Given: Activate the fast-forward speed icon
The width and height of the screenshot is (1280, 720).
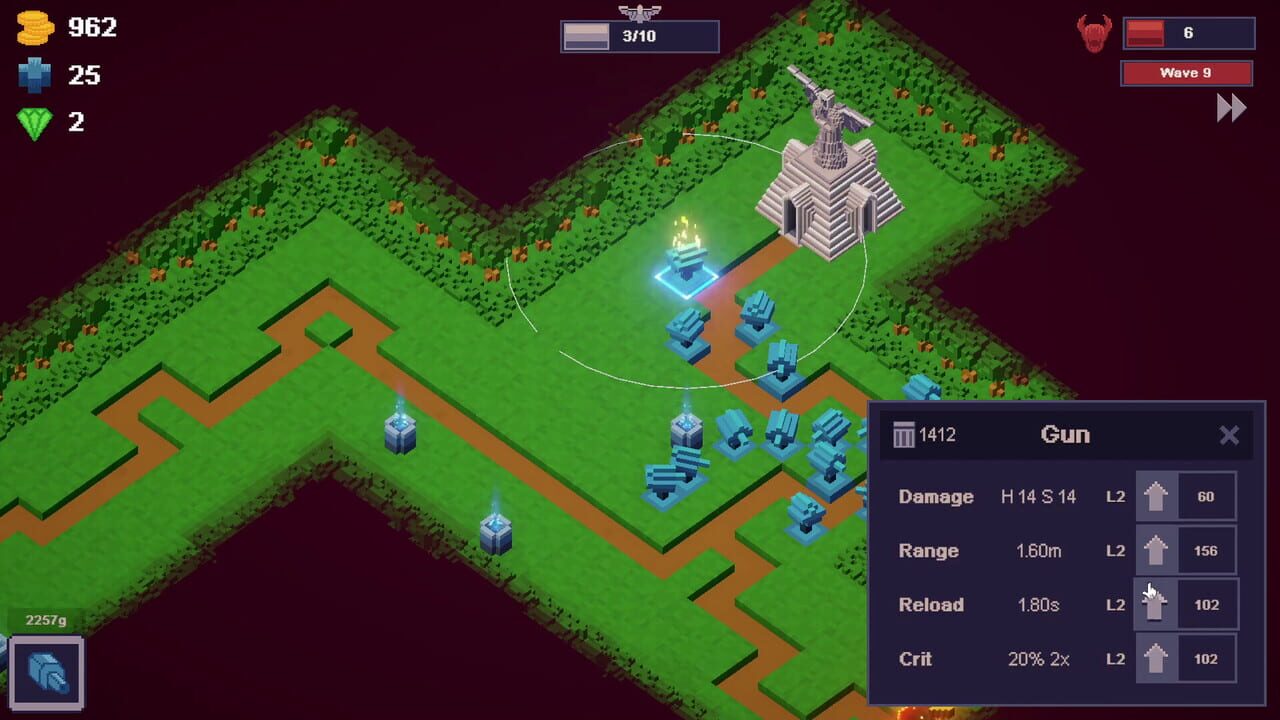Looking at the screenshot, I should (x=1232, y=107).
